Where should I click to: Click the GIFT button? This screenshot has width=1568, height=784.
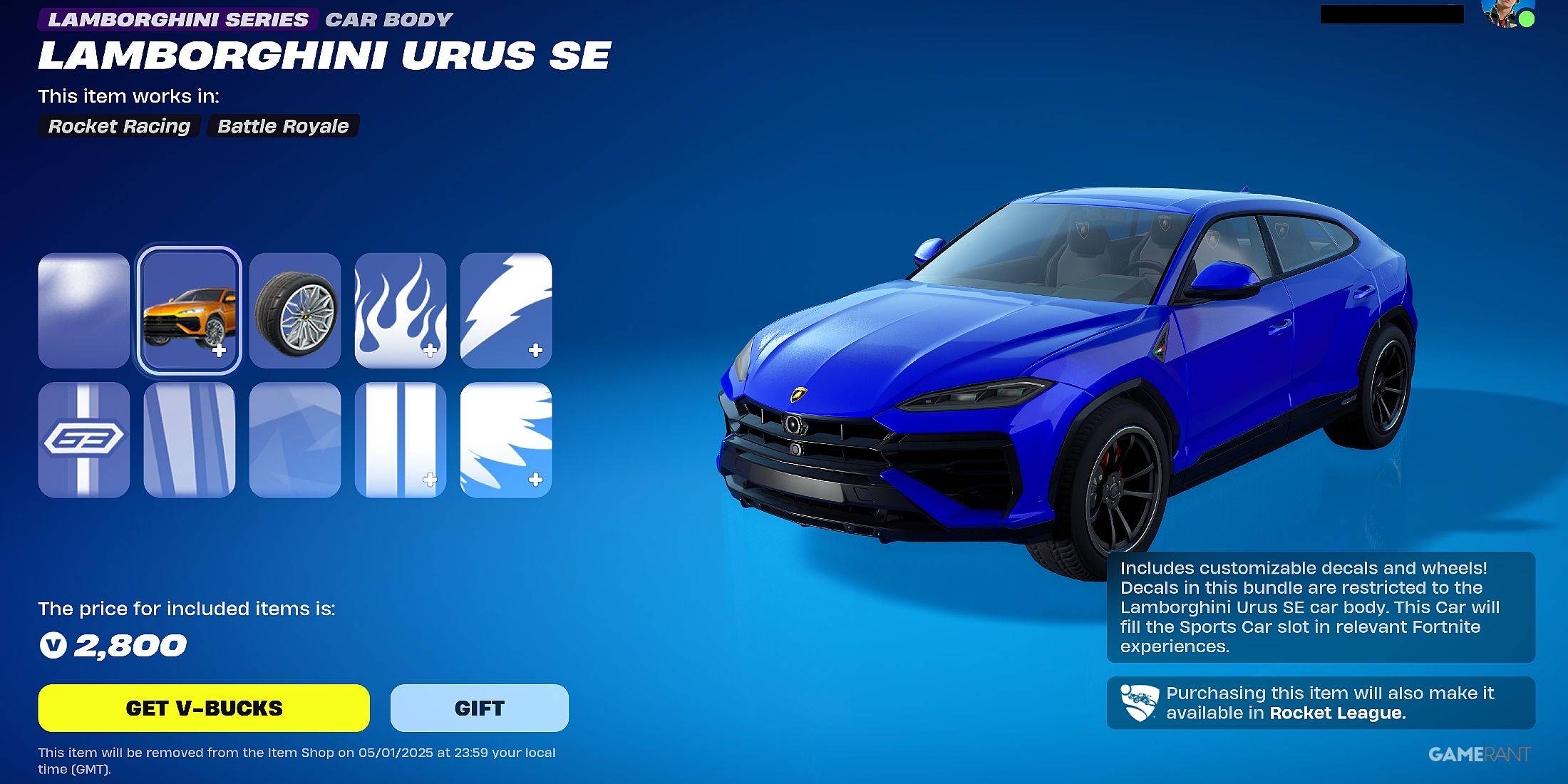pyautogui.click(x=478, y=708)
